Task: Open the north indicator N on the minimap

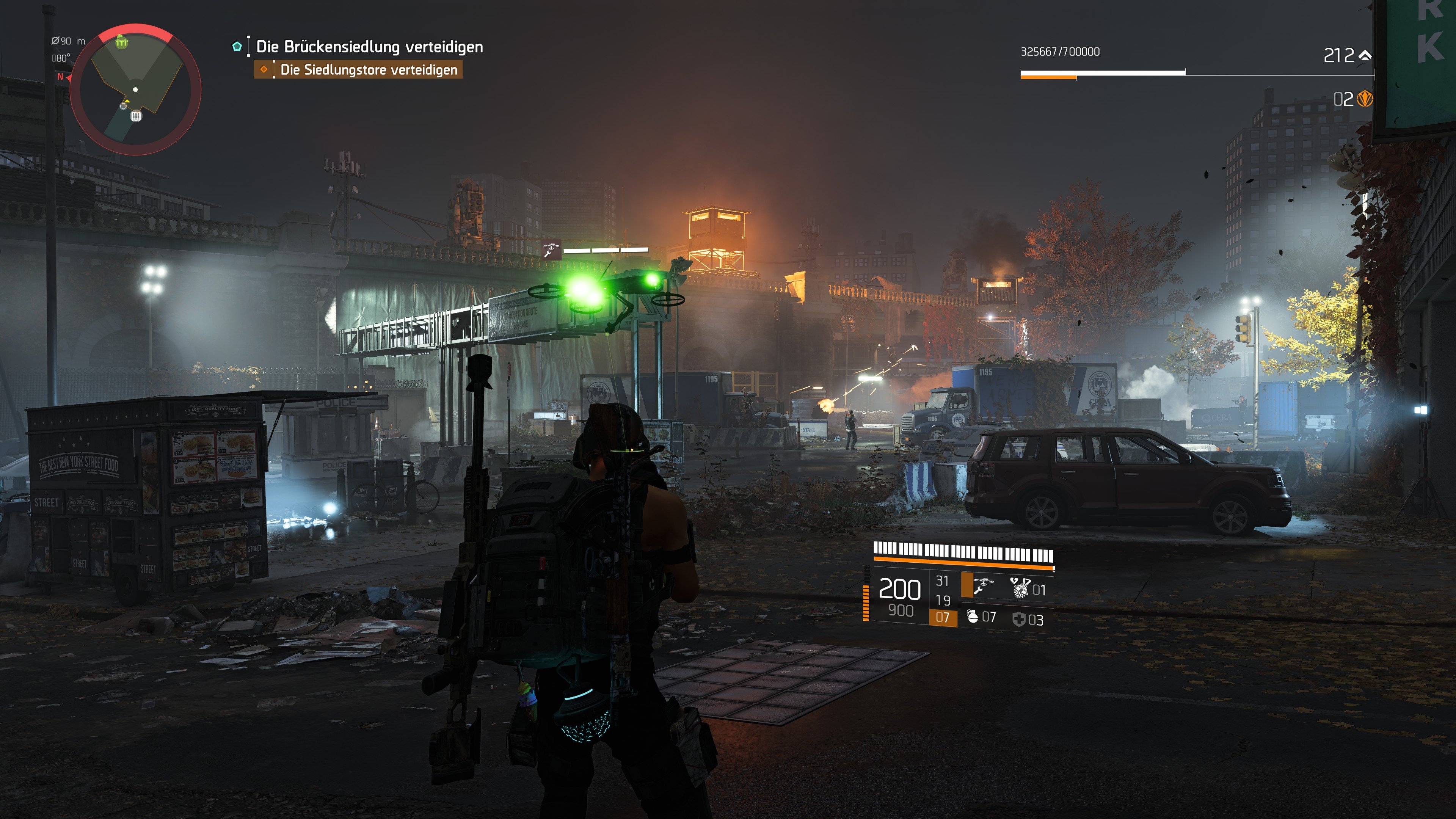Action: (x=61, y=77)
